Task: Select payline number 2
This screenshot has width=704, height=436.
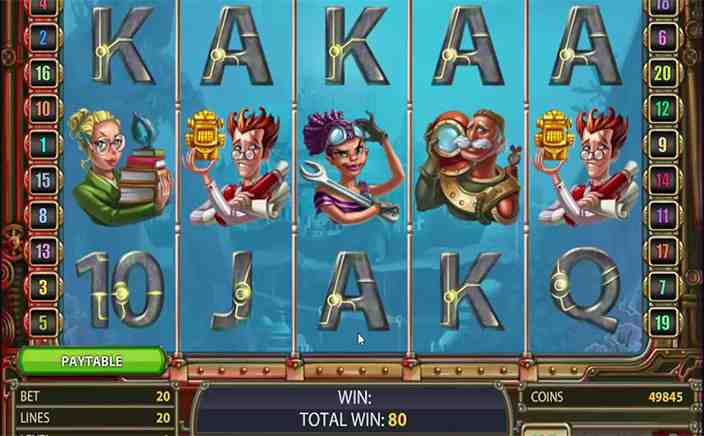Action: pos(43,38)
